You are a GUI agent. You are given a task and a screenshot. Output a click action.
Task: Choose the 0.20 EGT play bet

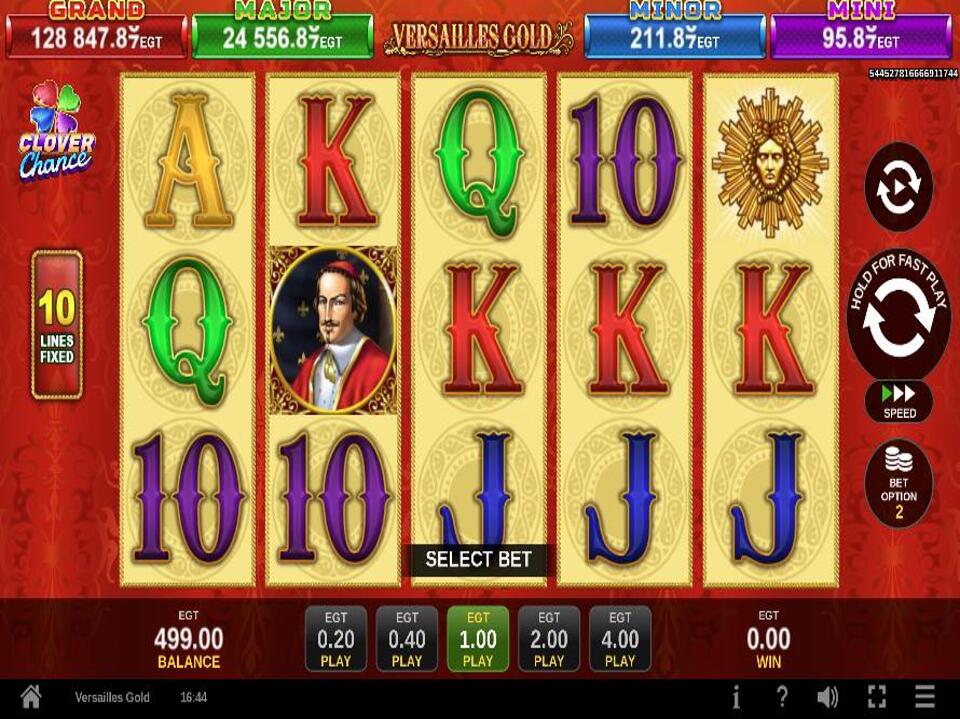336,638
